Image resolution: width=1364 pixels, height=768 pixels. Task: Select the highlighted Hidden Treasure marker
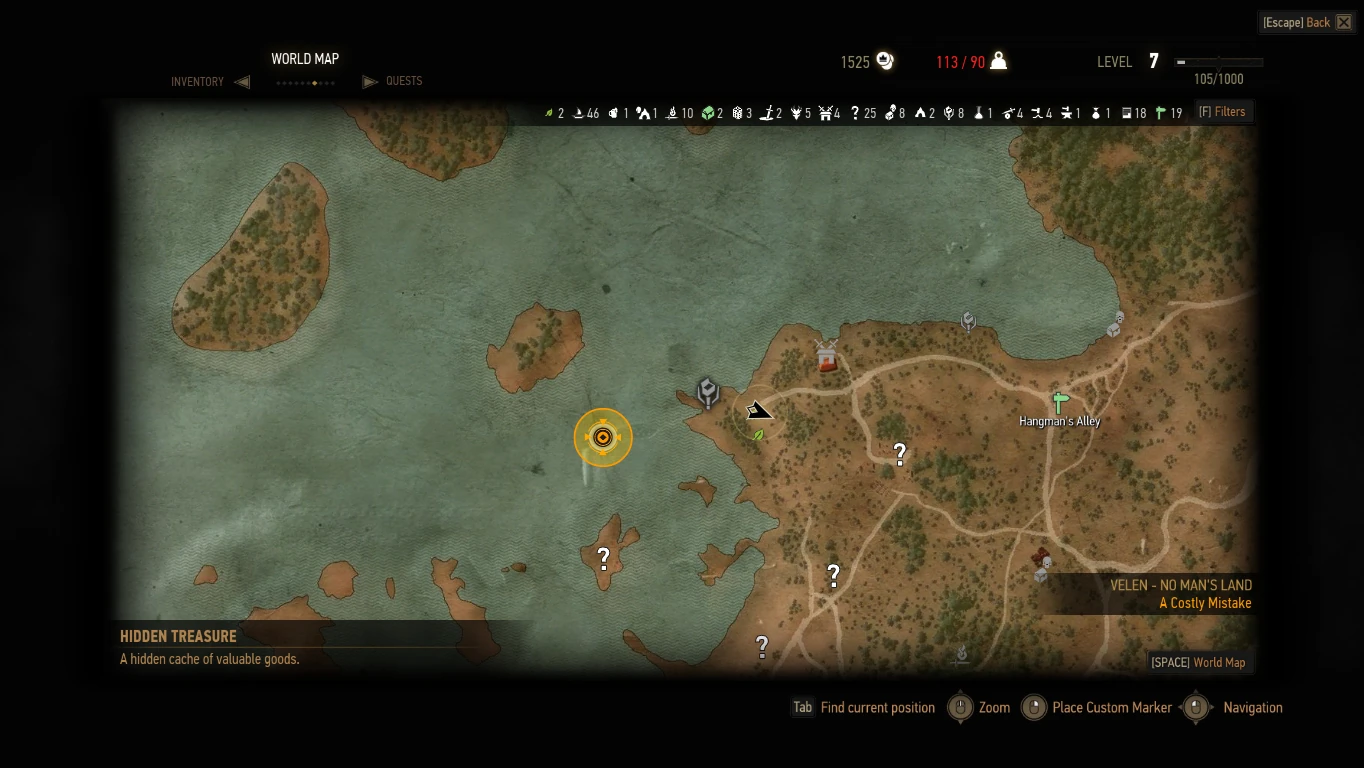(603, 437)
